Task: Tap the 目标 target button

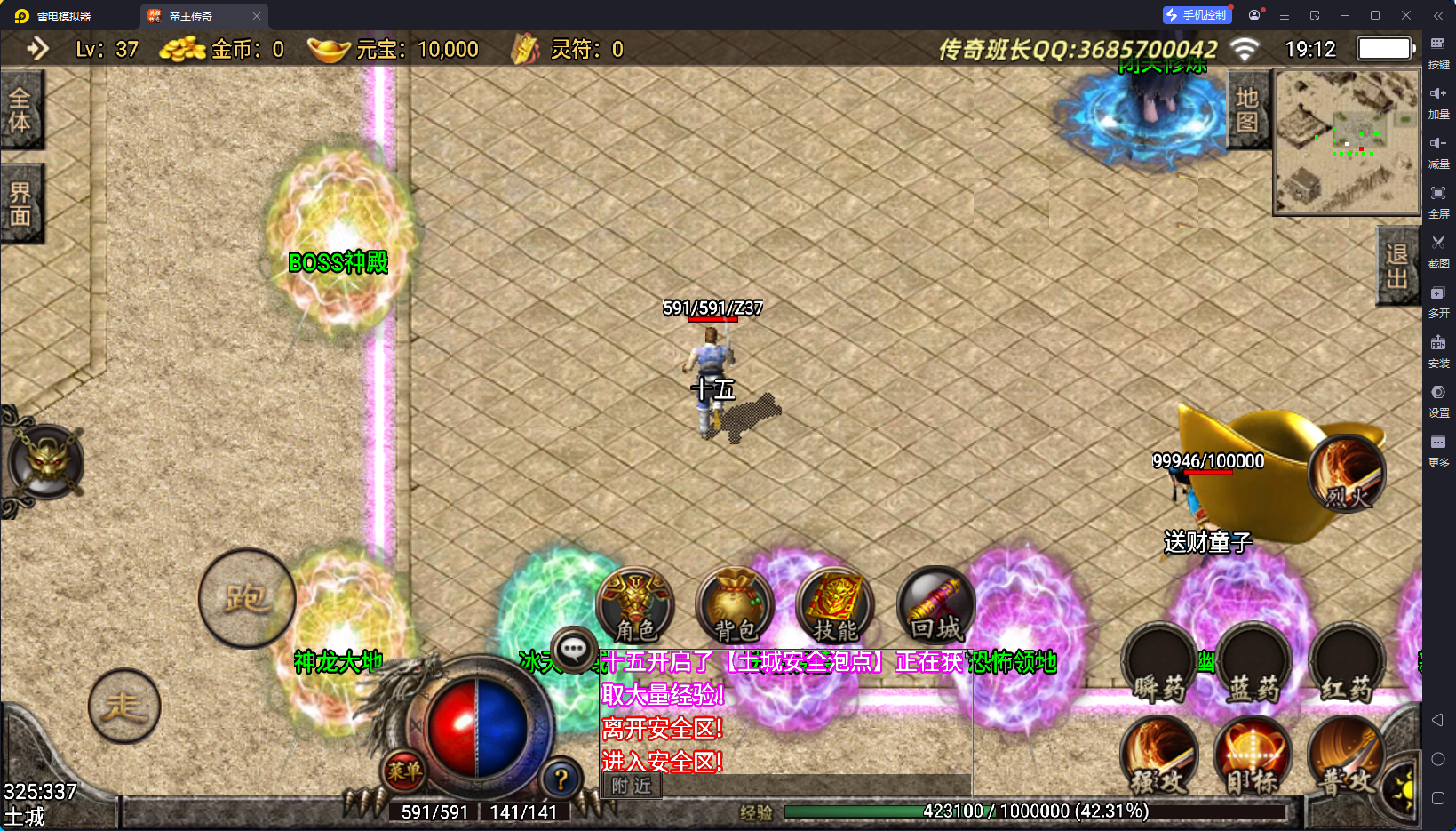Action: tap(1253, 757)
